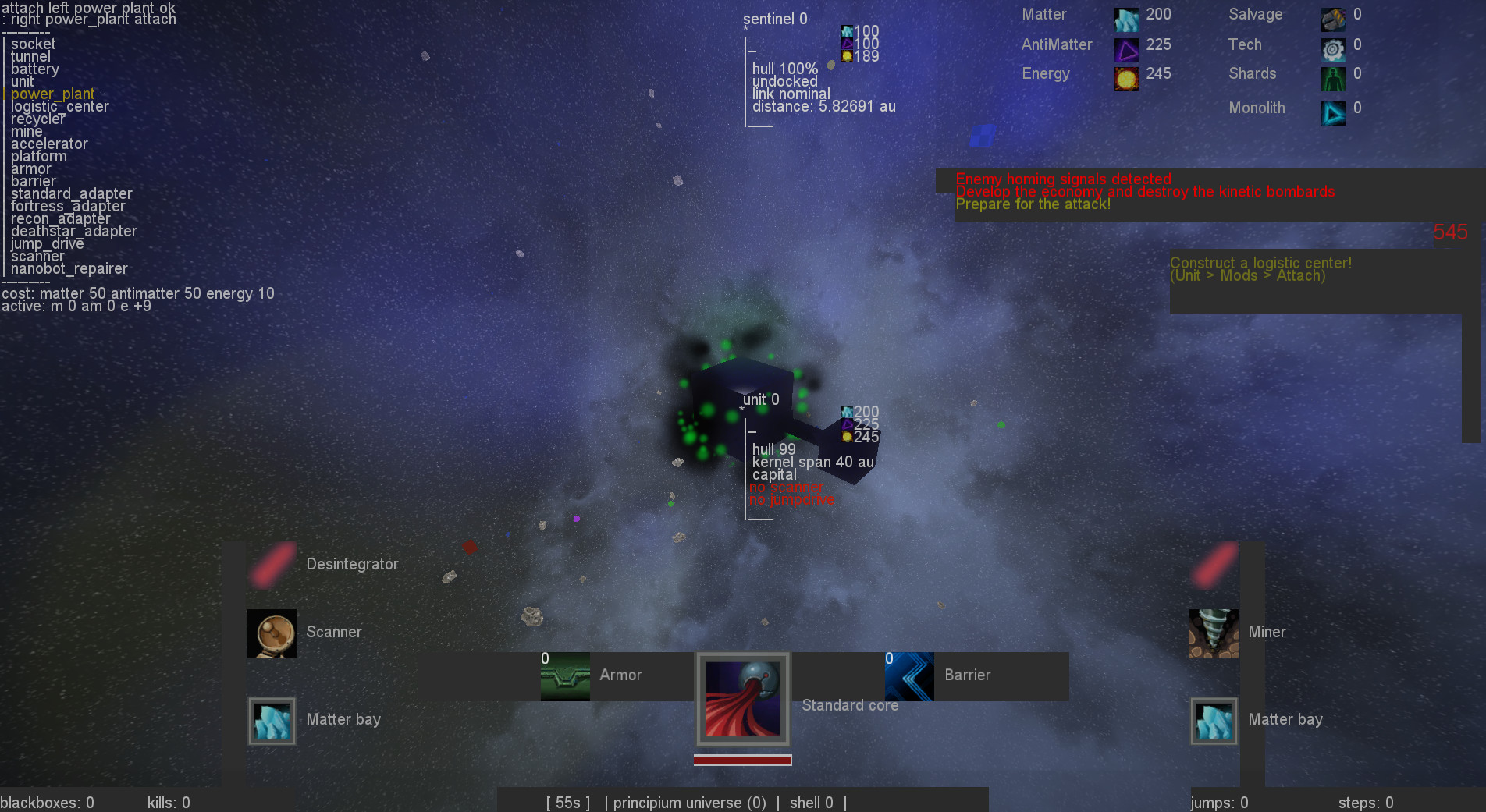The width and height of the screenshot is (1486, 812).
Task: Click the Barrier slot icon
Action: (909, 675)
